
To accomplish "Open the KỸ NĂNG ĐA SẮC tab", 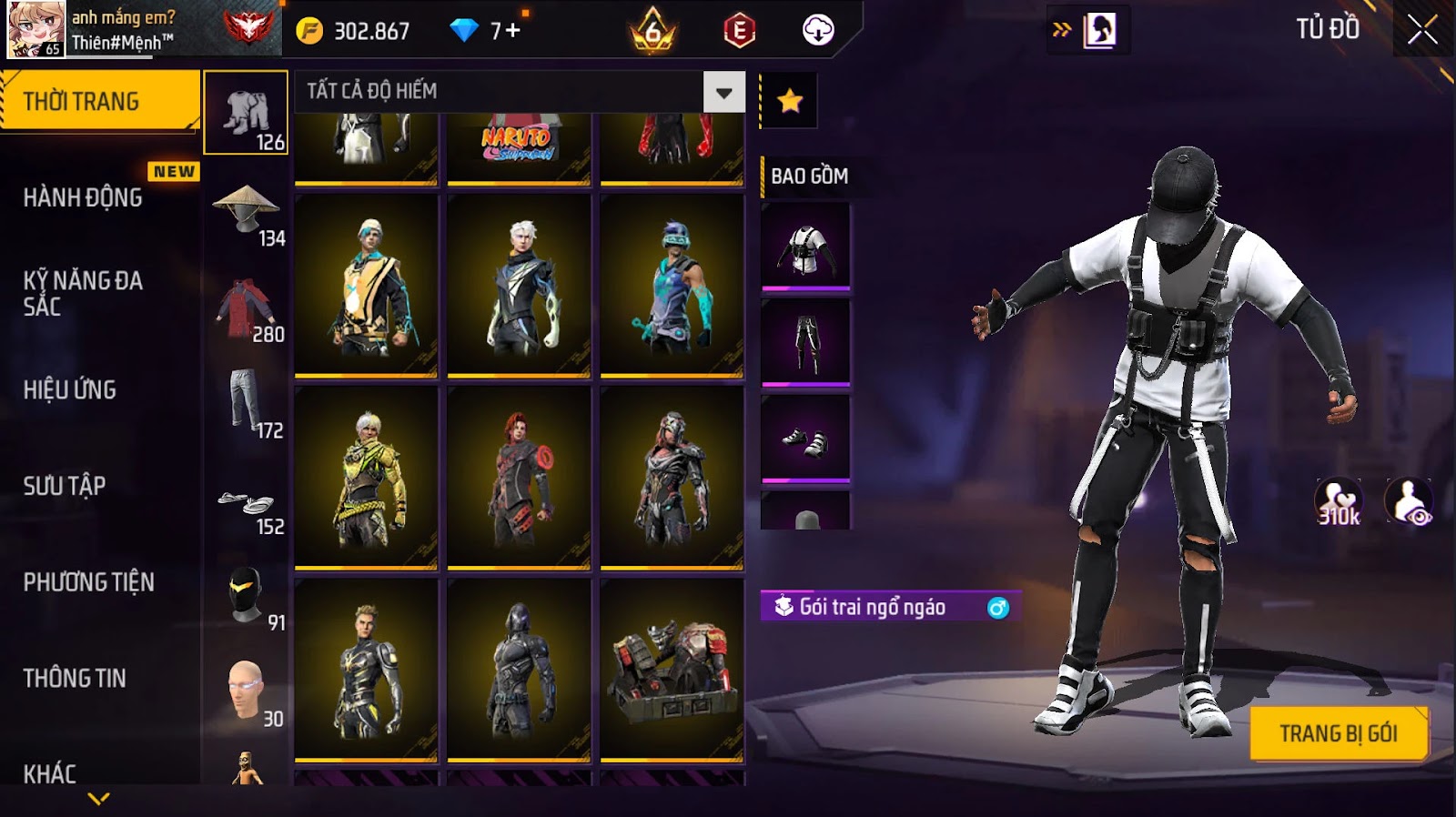I will (x=84, y=293).
